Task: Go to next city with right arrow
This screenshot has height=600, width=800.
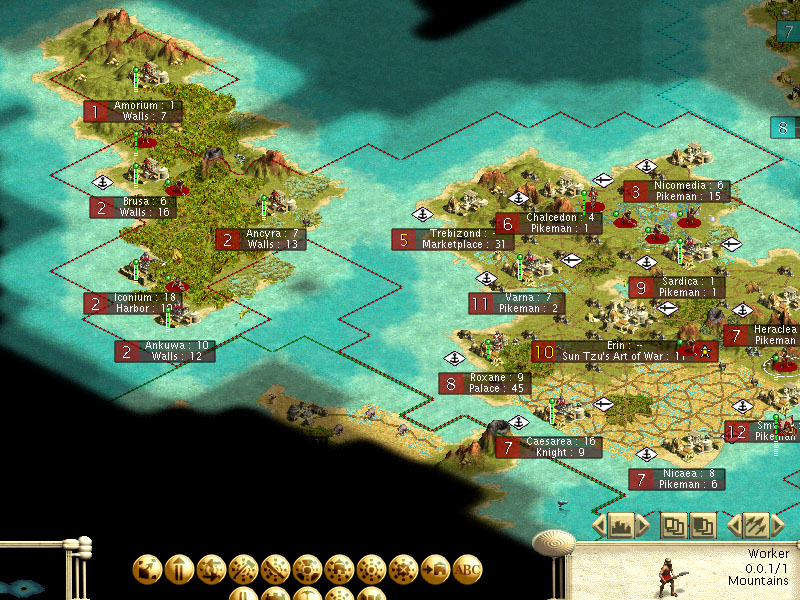Action: [x=642, y=524]
